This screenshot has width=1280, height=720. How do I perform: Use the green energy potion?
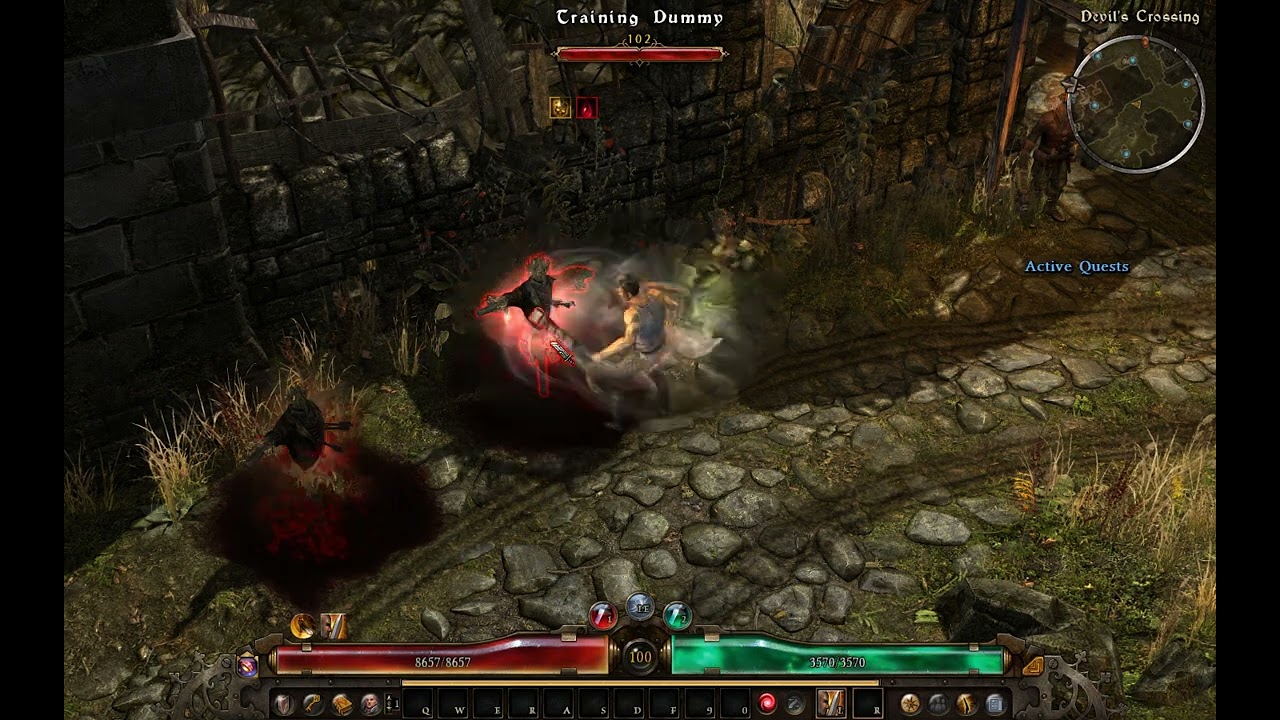click(x=677, y=615)
